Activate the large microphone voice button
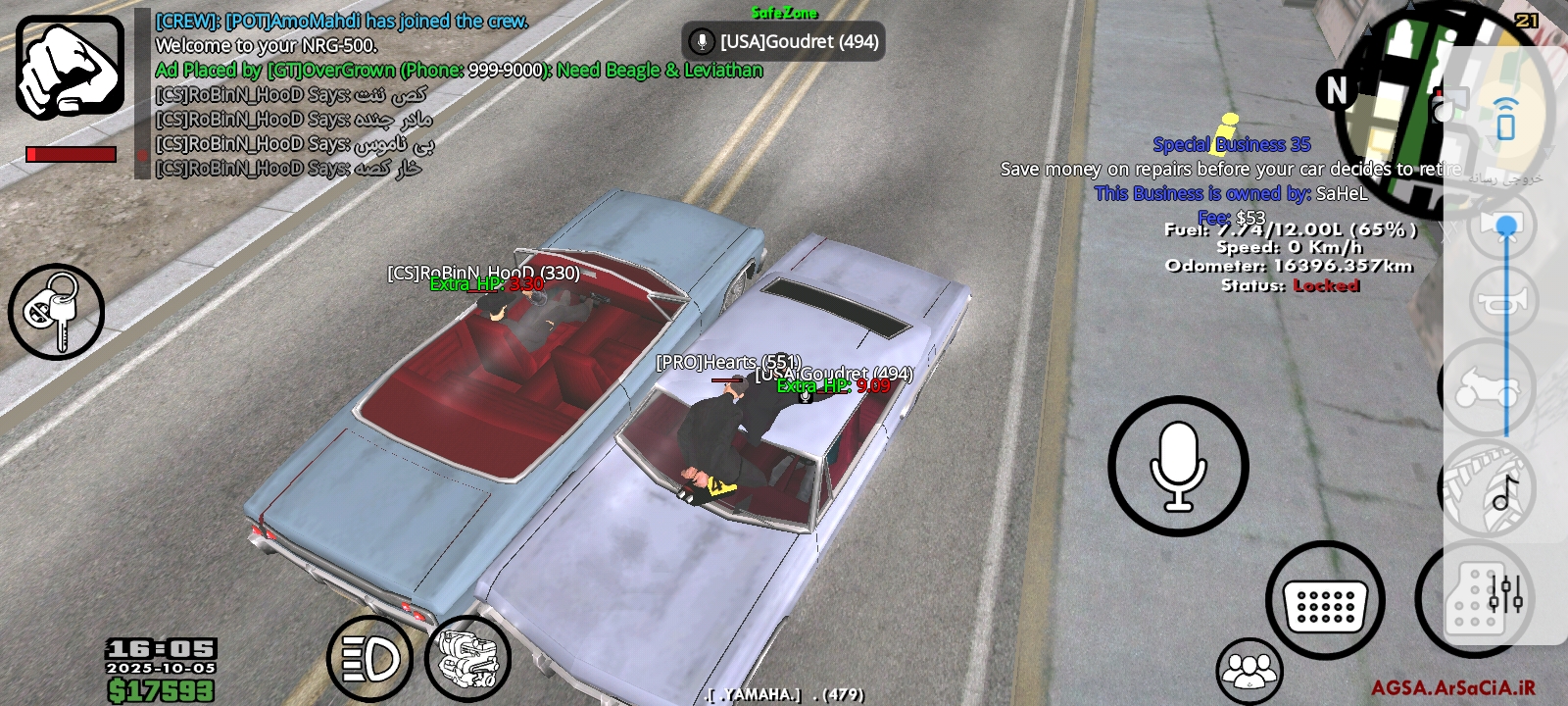The image size is (1568, 706). tap(1178, 467)
